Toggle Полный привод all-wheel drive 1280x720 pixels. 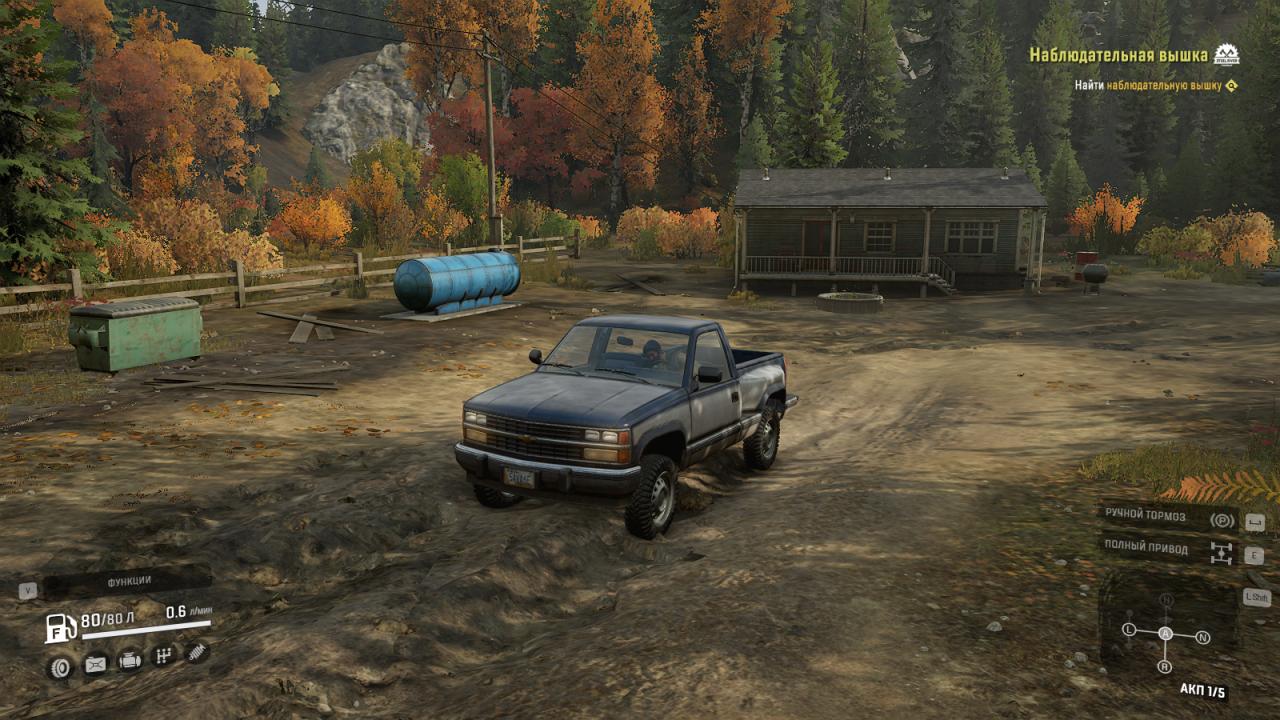(x=1168, y=549)
